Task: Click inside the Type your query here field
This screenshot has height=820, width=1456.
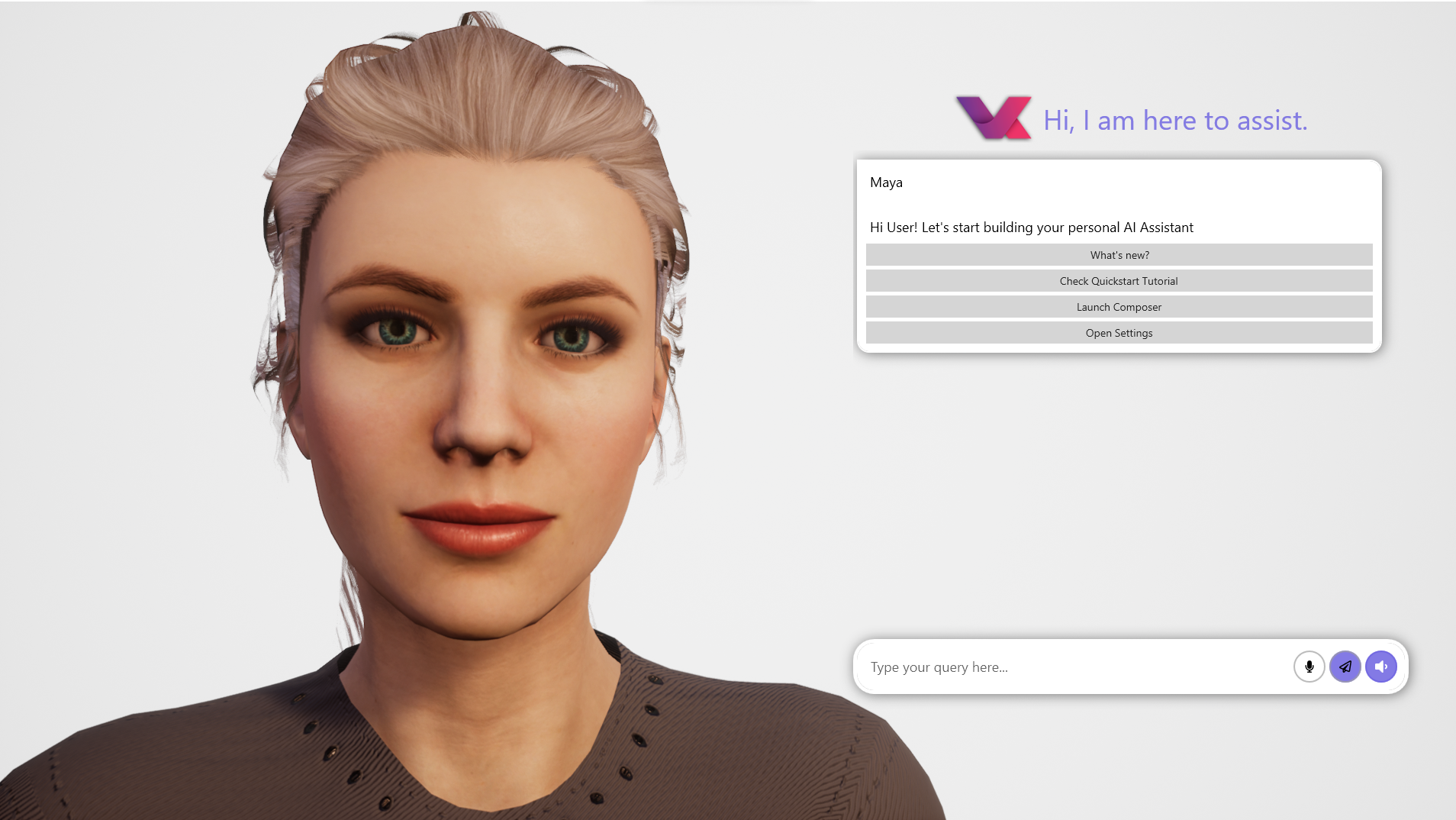Action: 1030,666
